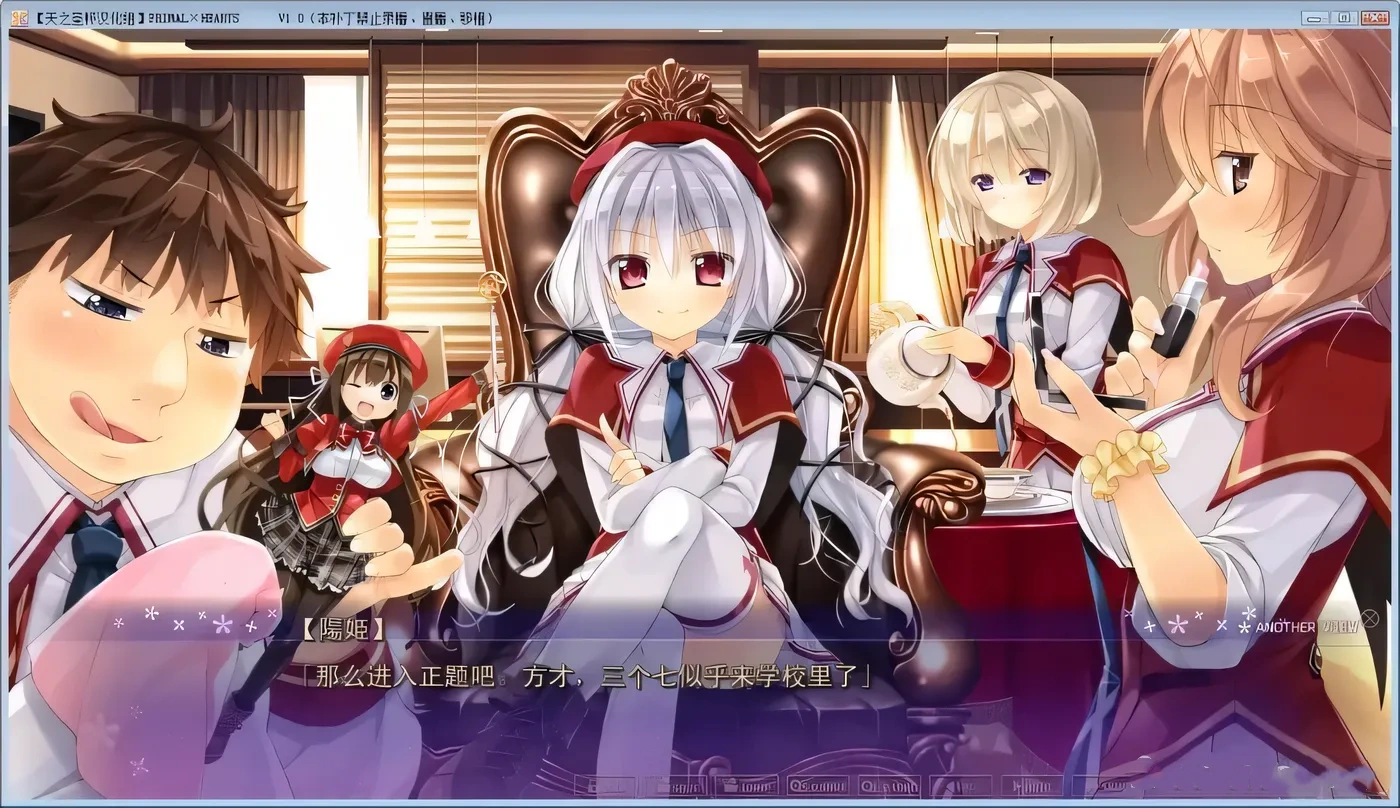Click the game icon in the title bar

tap(14, 15)
